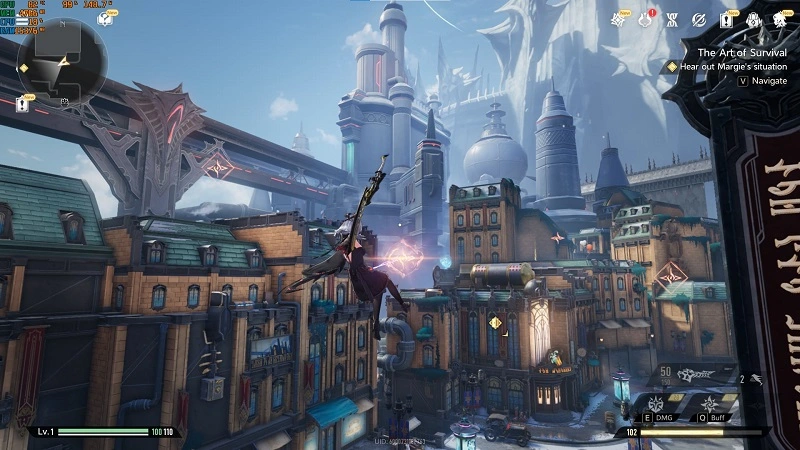The height and width of the screenshot is (450, 800).
Task: Open the hourglass-shaped menu icon
Action: [x=673, y=19]
